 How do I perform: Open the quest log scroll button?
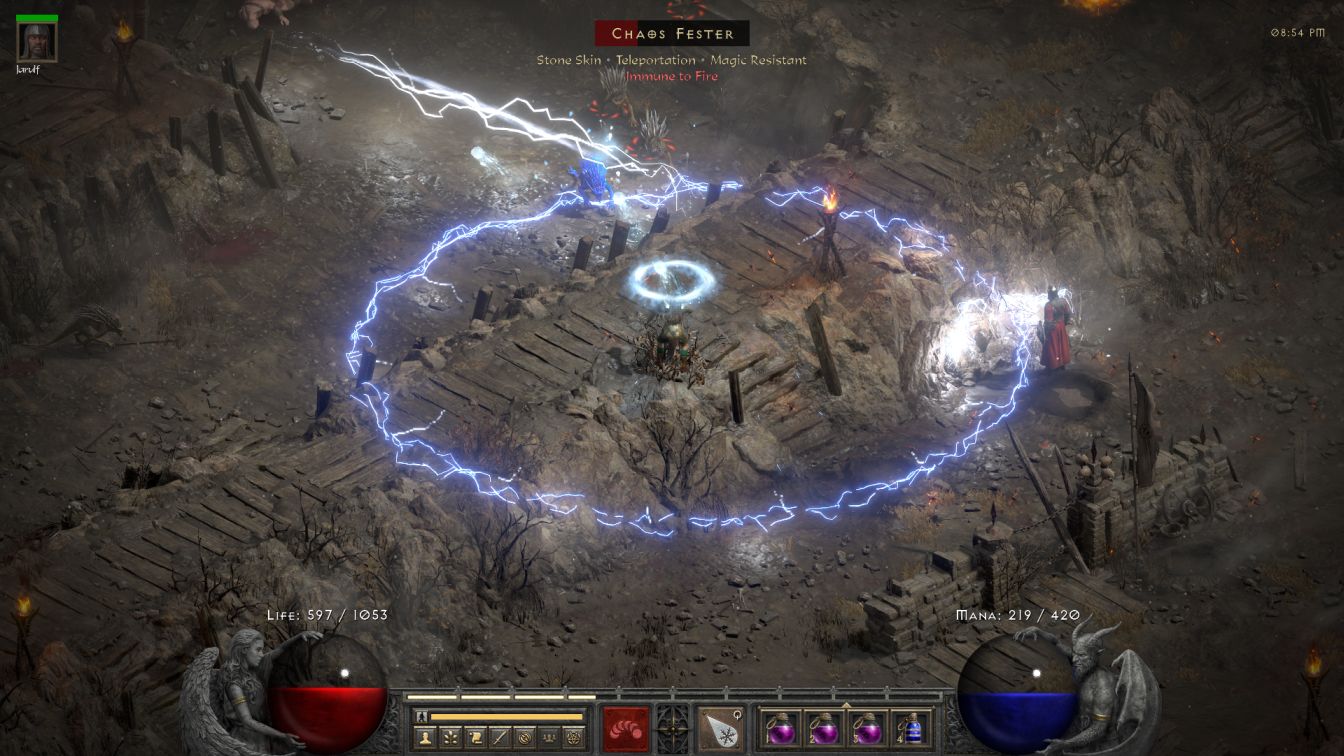point(475,738)
